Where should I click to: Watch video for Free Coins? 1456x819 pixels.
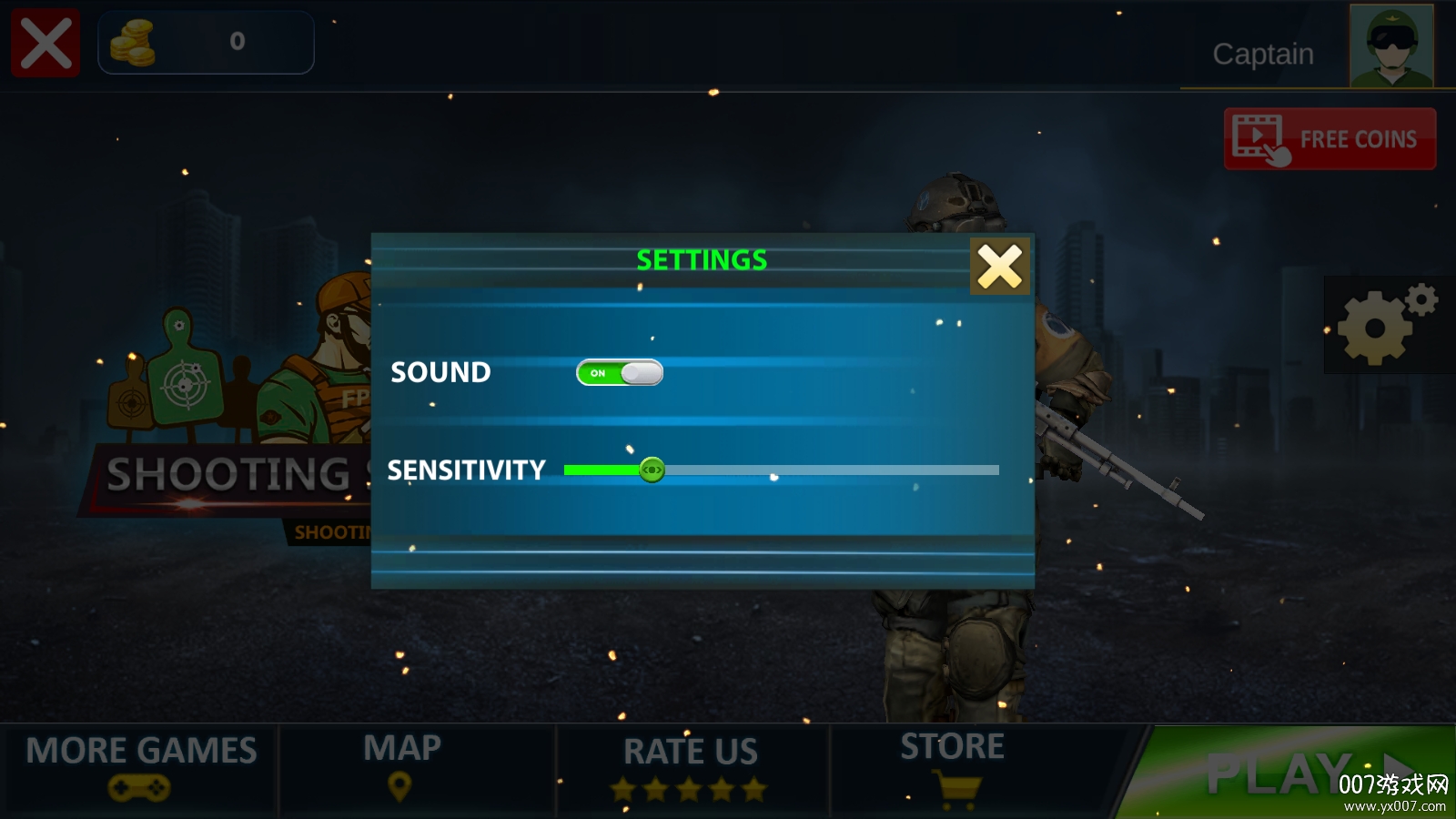coord(1330,139)
